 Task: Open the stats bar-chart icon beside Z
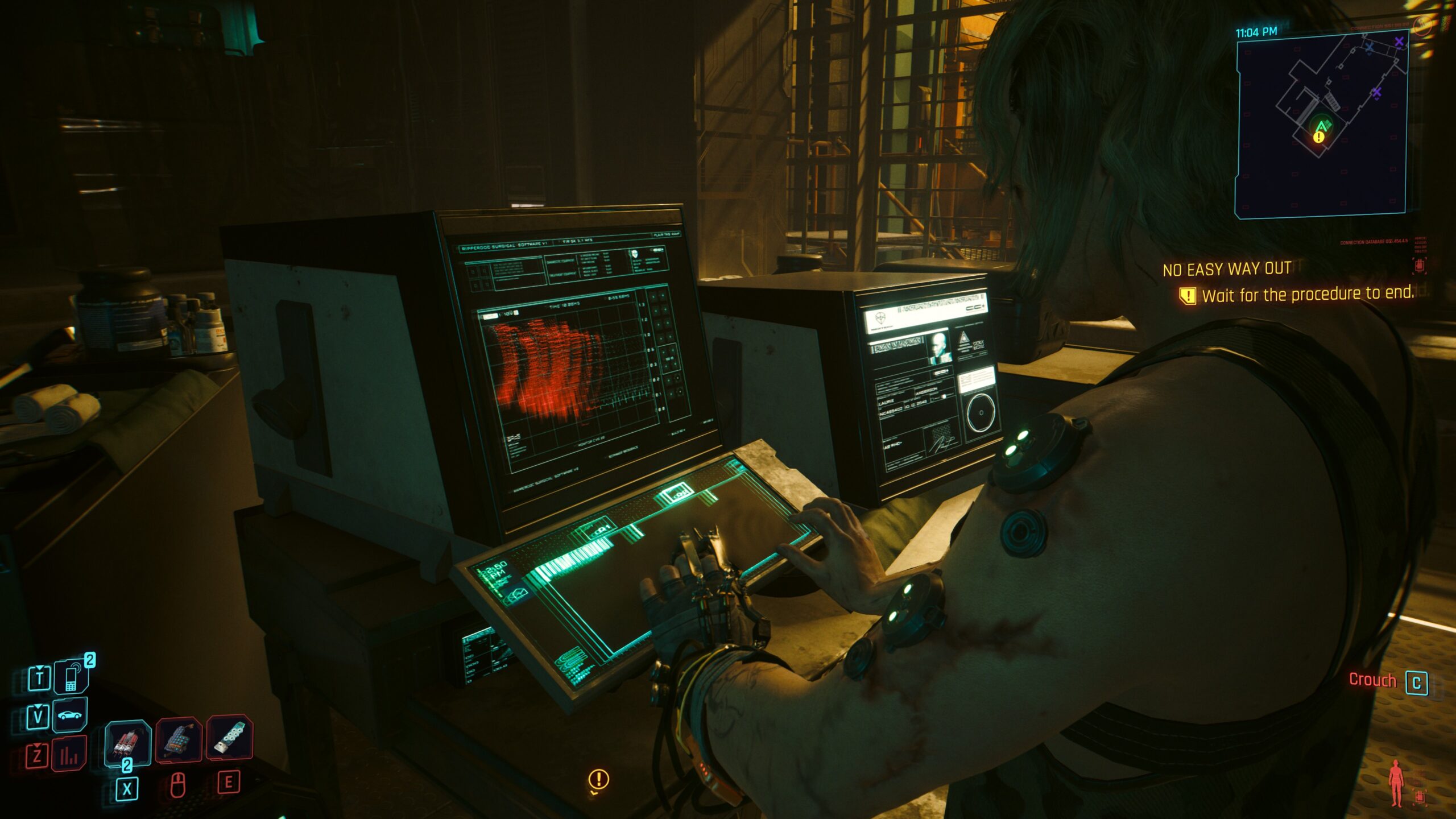point(69,752)
